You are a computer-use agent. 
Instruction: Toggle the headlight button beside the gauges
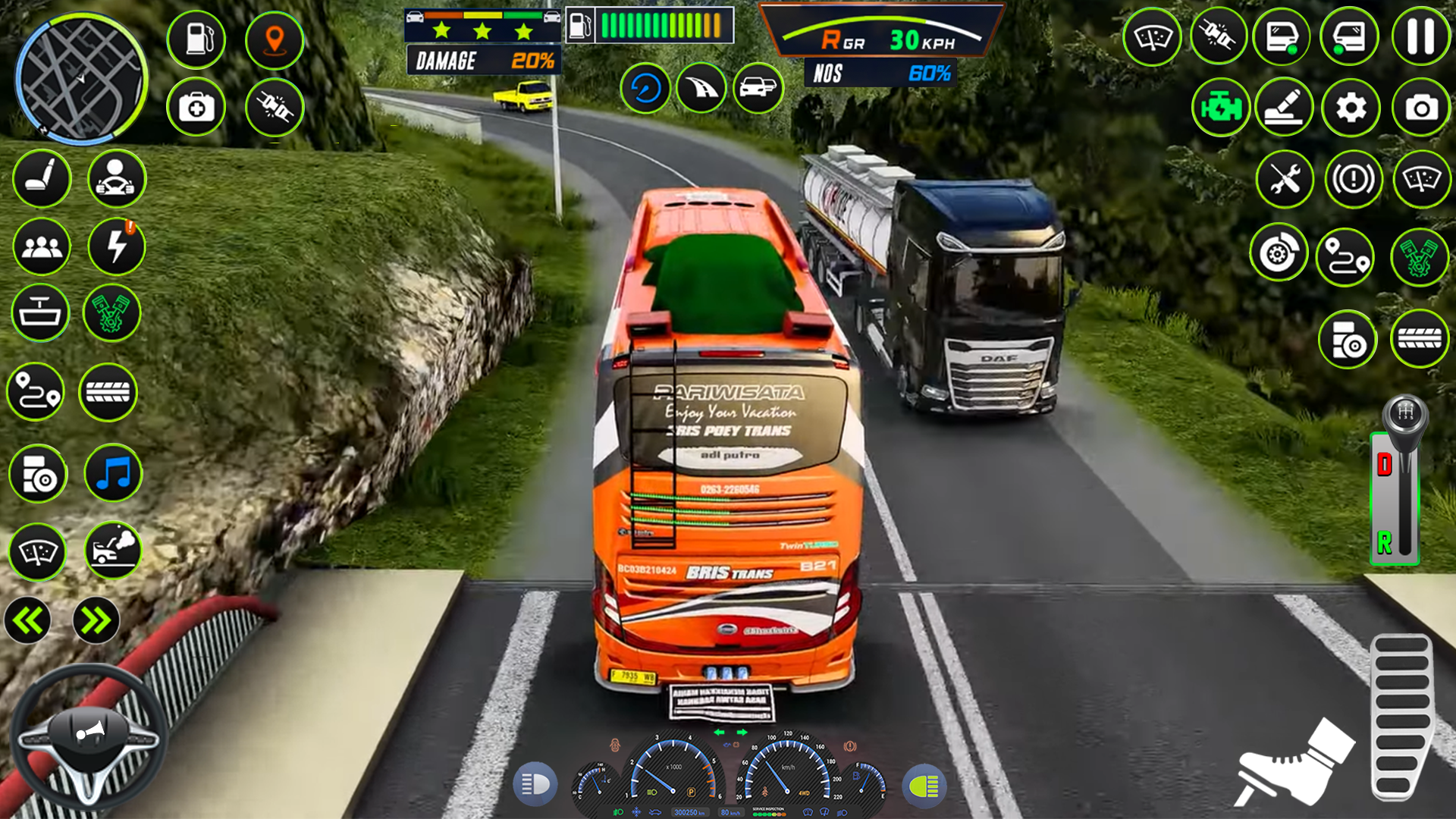[x=535, y=785]
